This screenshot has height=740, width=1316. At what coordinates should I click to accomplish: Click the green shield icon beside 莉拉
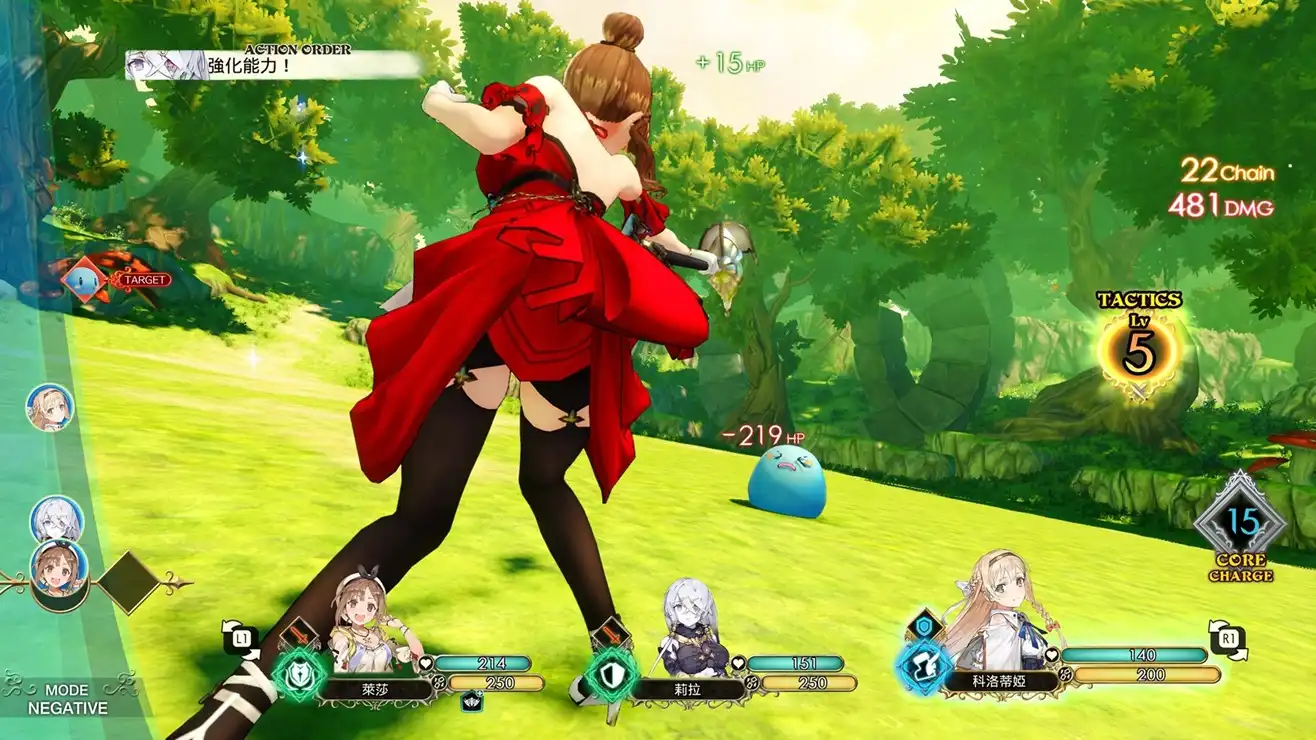pos(611,674)
